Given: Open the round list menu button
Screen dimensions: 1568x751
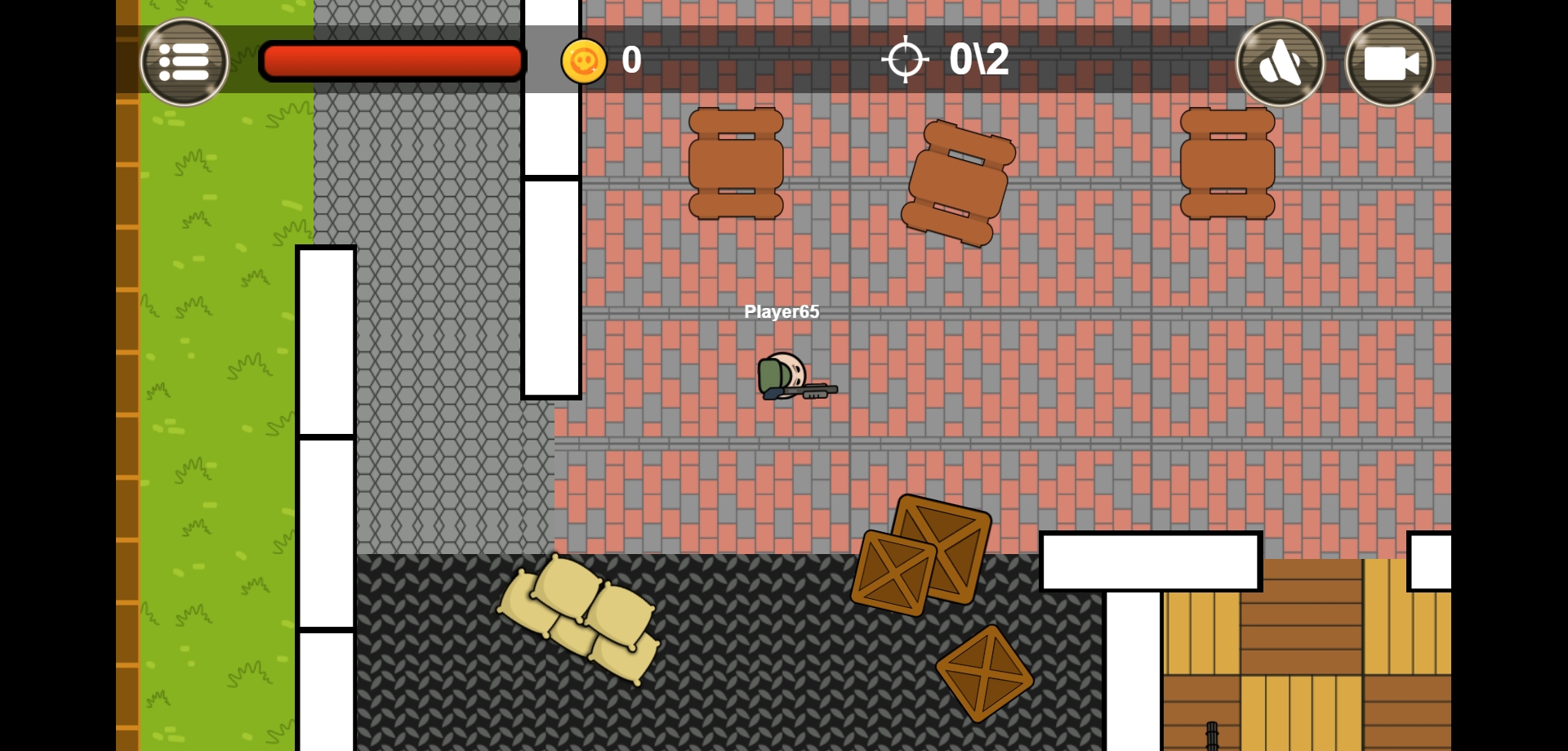Looking at the screenshot, I should 185,62.
